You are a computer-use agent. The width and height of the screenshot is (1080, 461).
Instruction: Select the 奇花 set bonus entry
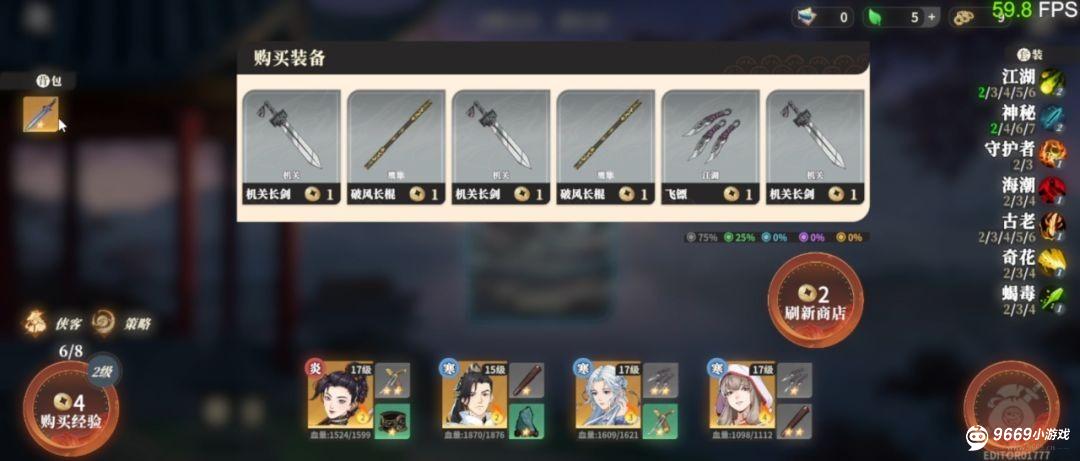(1031, 262)
